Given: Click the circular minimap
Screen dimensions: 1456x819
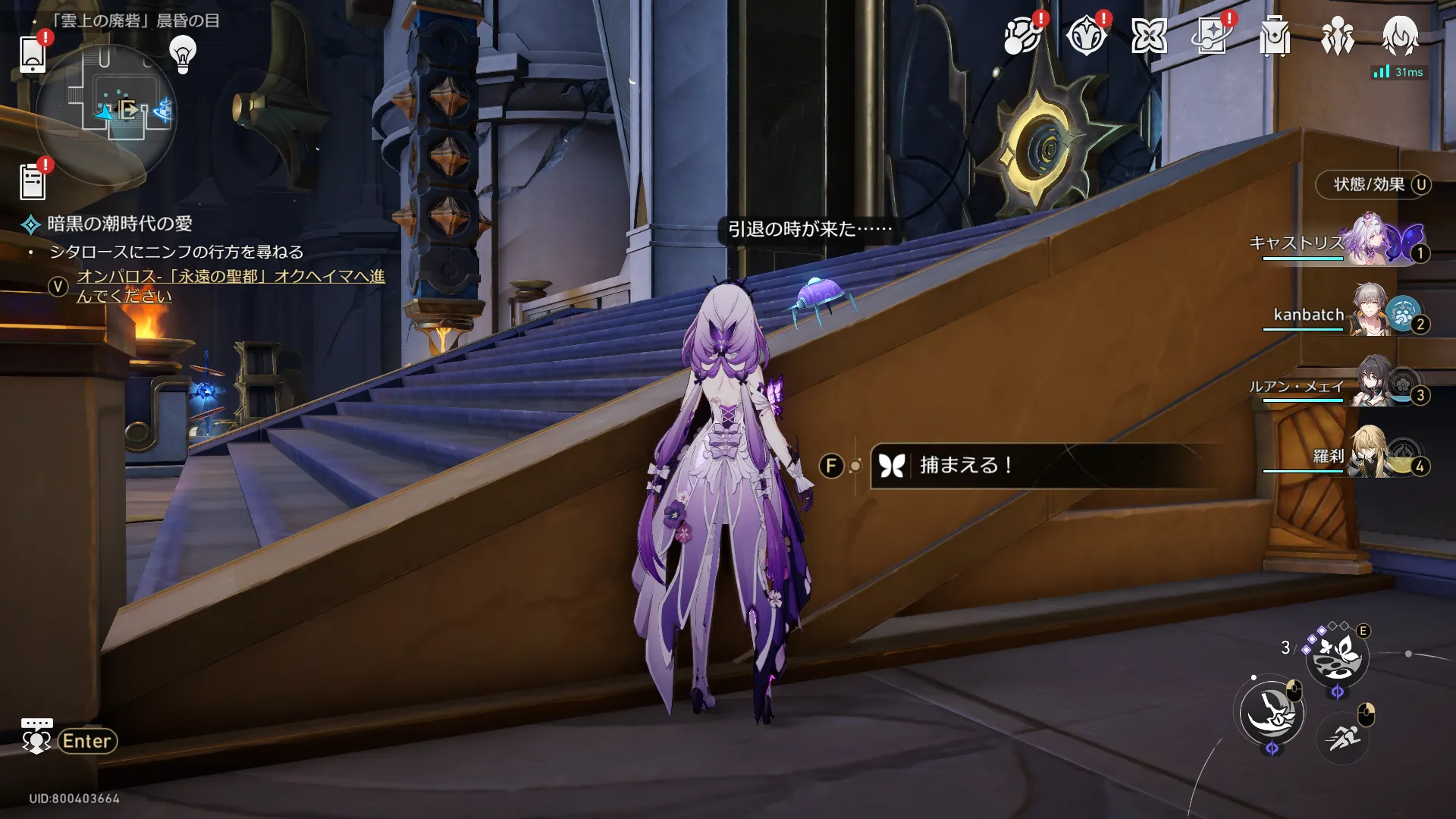Looking at the screenshot, I should point(106,114).
